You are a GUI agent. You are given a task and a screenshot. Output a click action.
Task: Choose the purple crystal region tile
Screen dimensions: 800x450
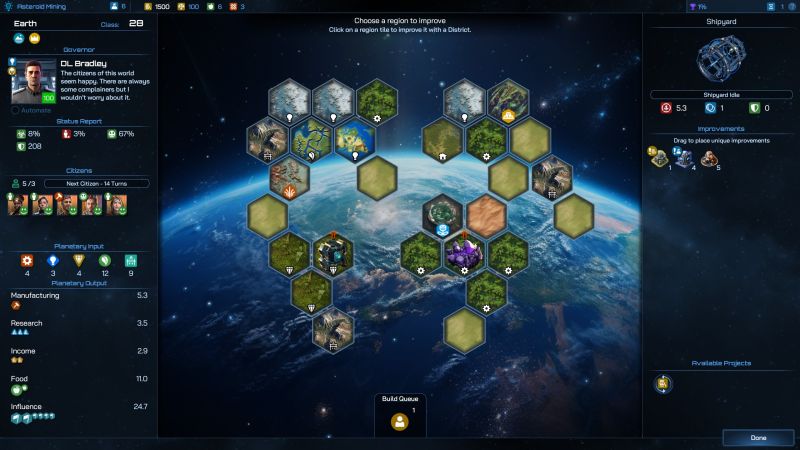click(x=464, y=252)
